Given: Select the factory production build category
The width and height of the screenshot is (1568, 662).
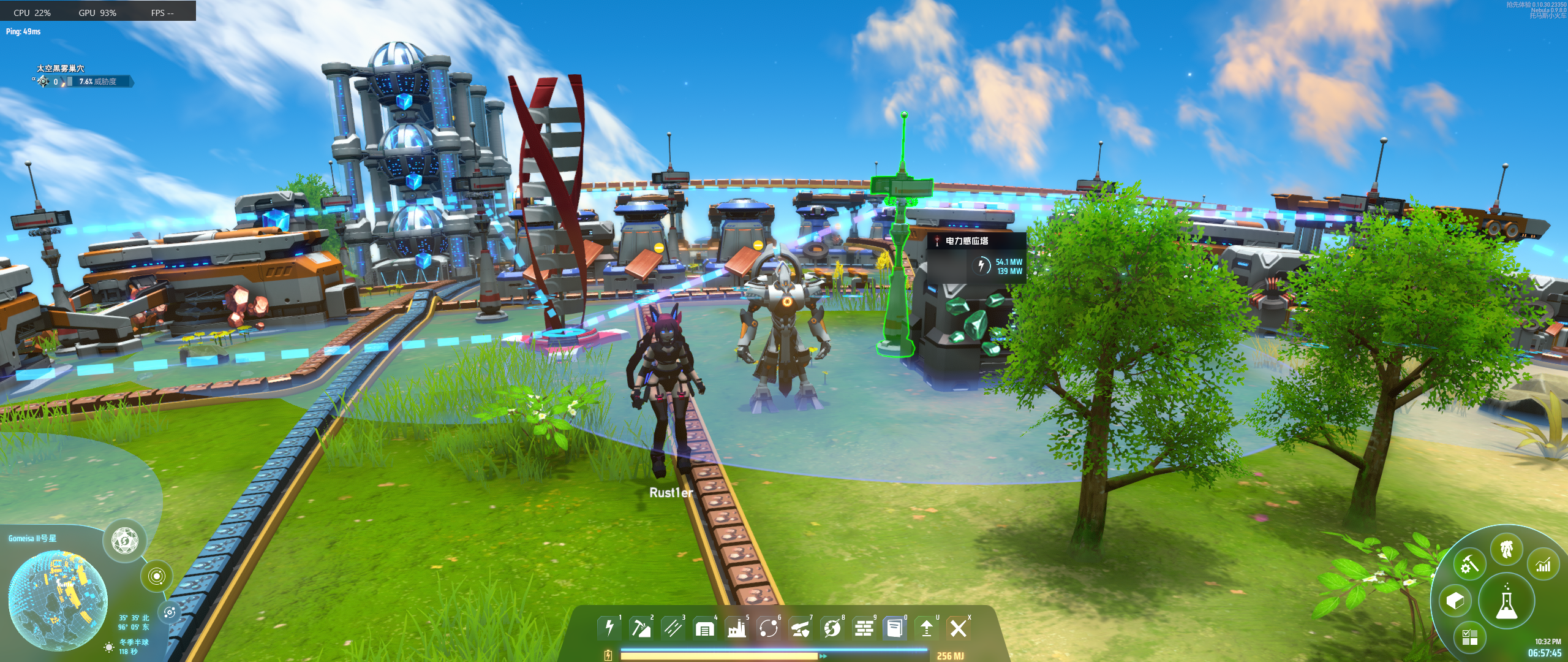Looking at the screenshot, I should pos(737,628).
